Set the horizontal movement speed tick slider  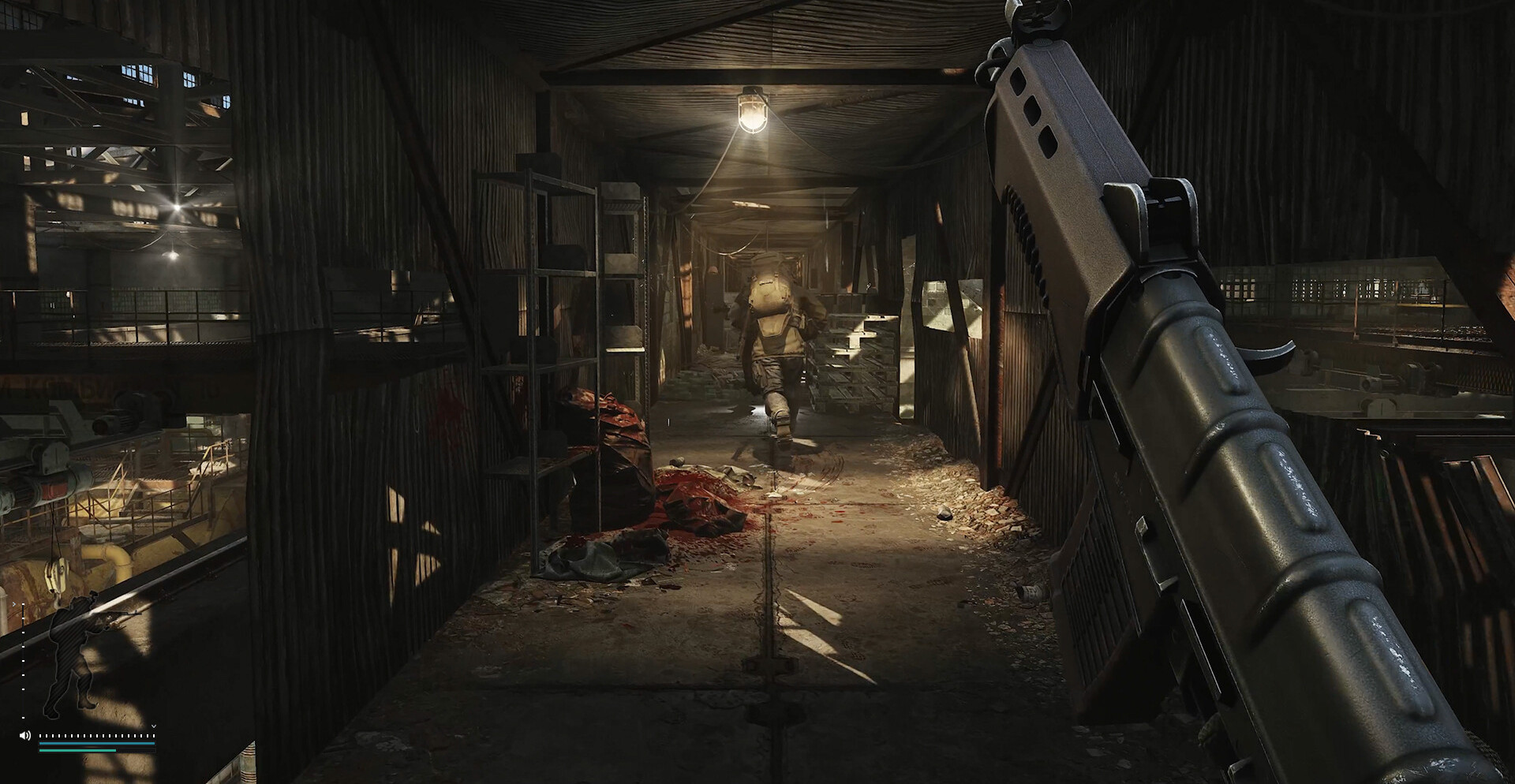tap(96, 735)
